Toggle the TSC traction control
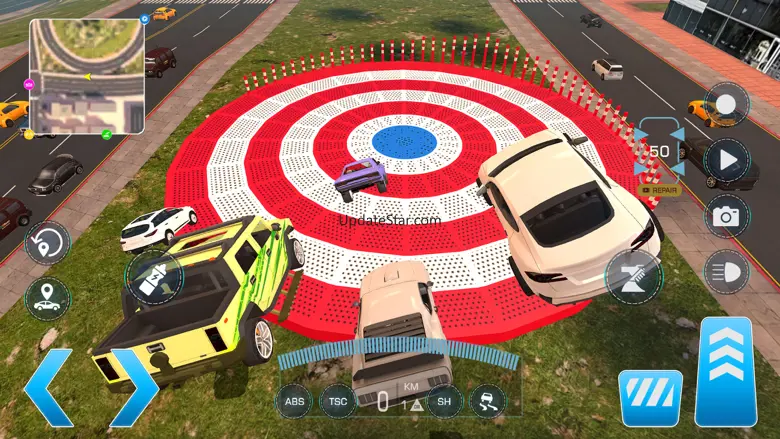The image size is (780, 439). pyautogui.click(x=339, y=402)
